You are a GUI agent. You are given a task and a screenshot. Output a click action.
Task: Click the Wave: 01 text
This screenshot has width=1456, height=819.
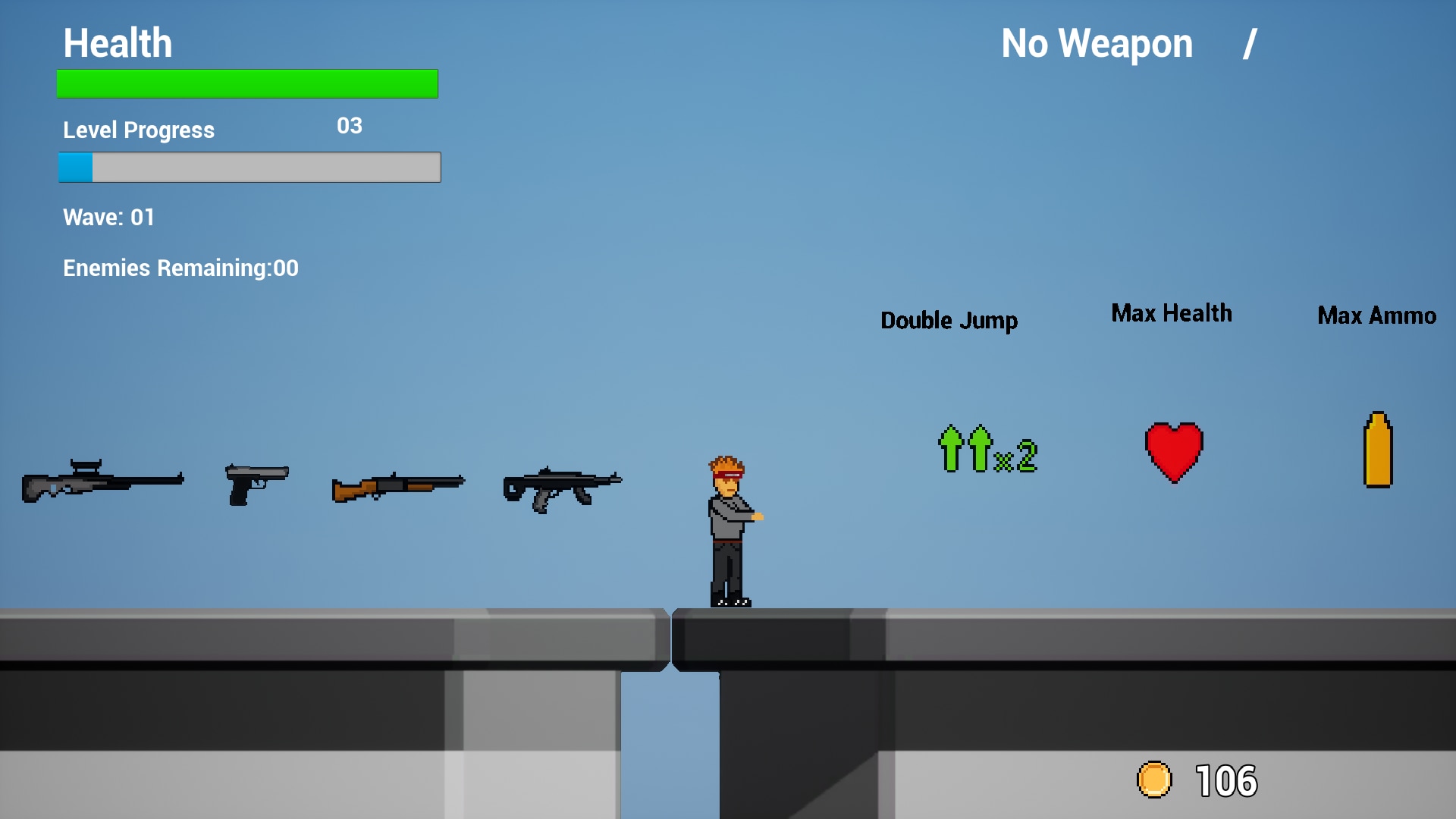[108, 218]
